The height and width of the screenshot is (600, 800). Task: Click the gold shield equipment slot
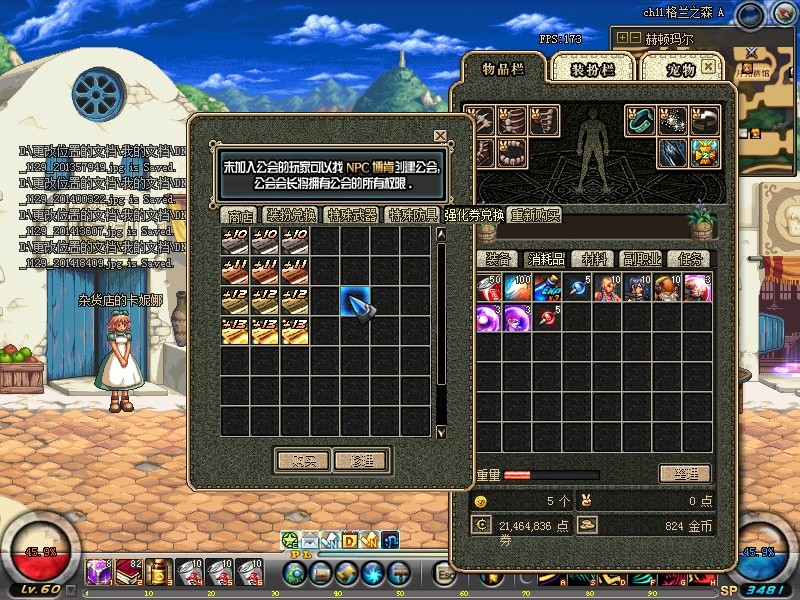[x=706, y=152]
